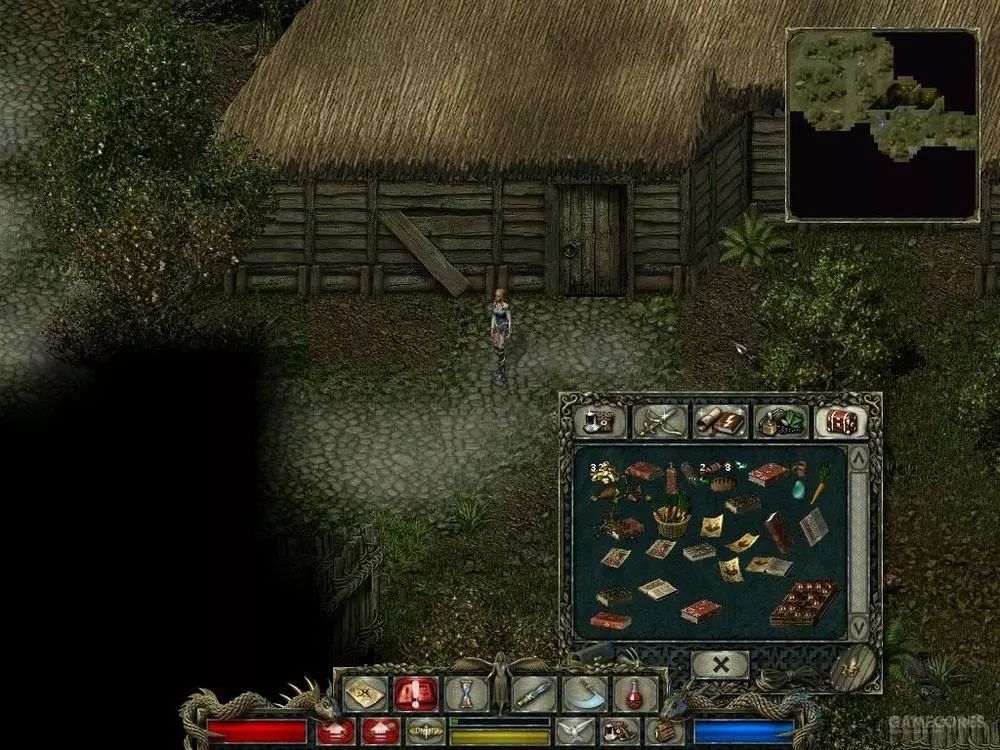
Task: Click the minimap in the corner
Action: (x=882, y=124)
